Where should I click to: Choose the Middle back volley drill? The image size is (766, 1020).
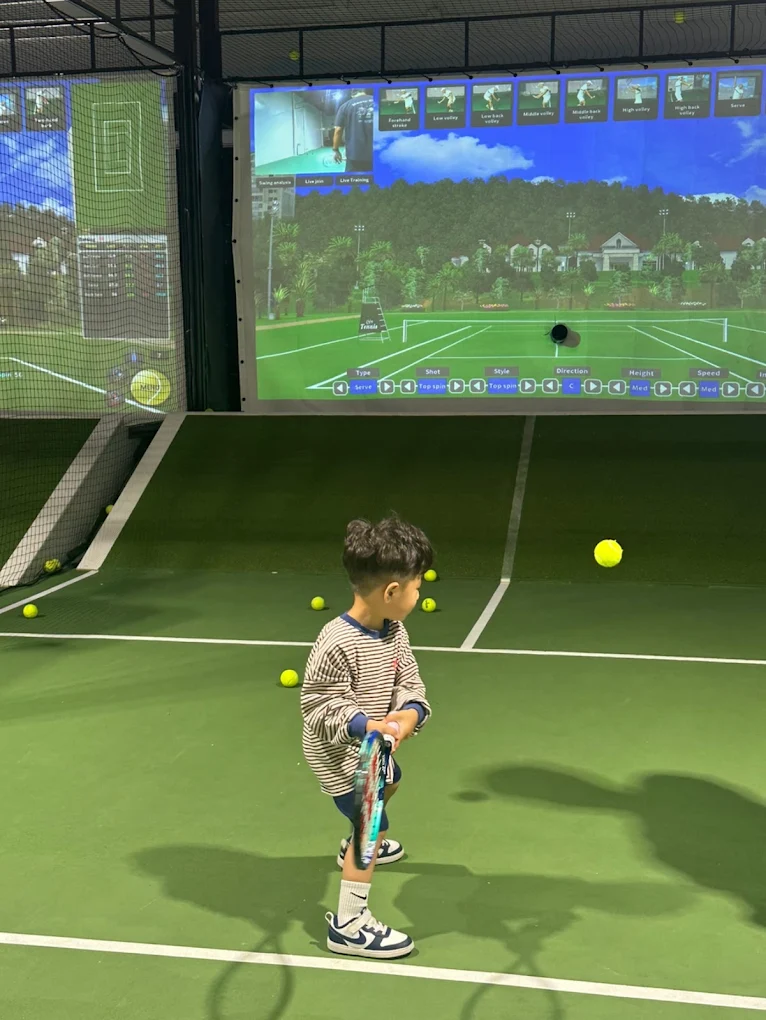point(587,100)
